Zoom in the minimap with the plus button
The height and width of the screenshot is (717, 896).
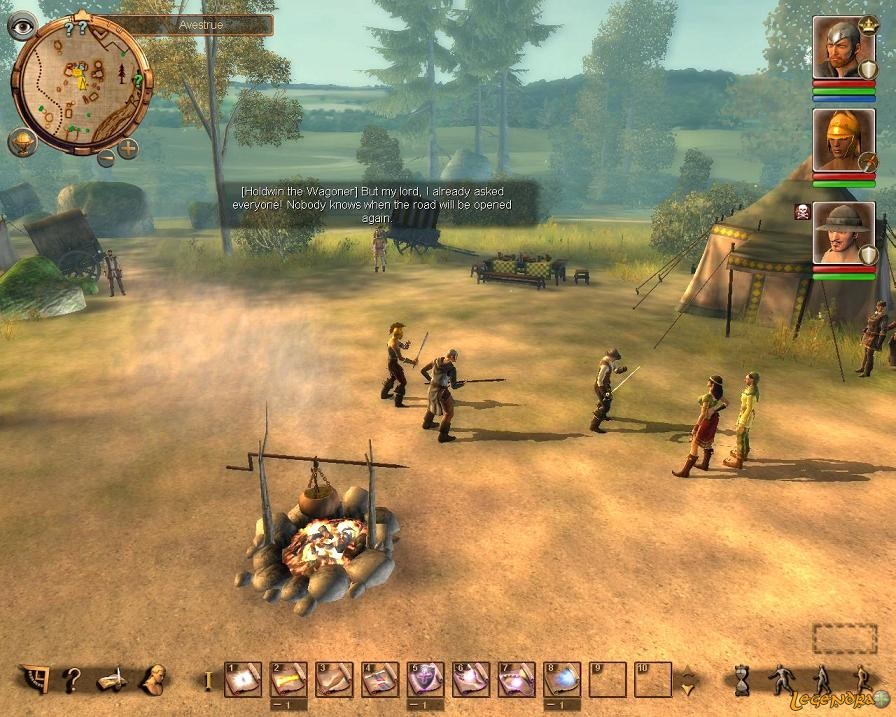pos(128,150)
